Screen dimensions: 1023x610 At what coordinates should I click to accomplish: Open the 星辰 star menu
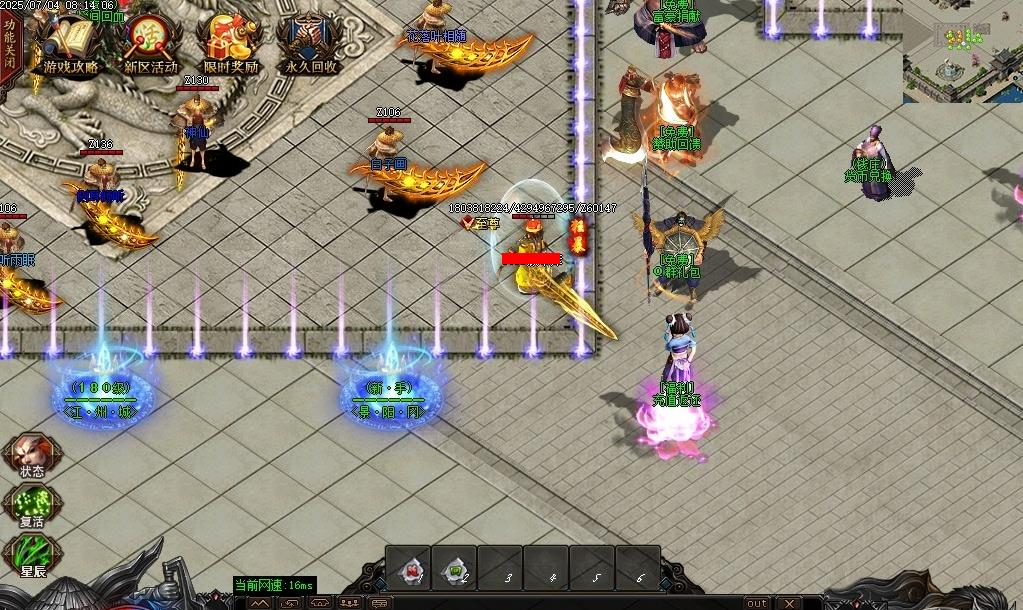coord(30,557)
